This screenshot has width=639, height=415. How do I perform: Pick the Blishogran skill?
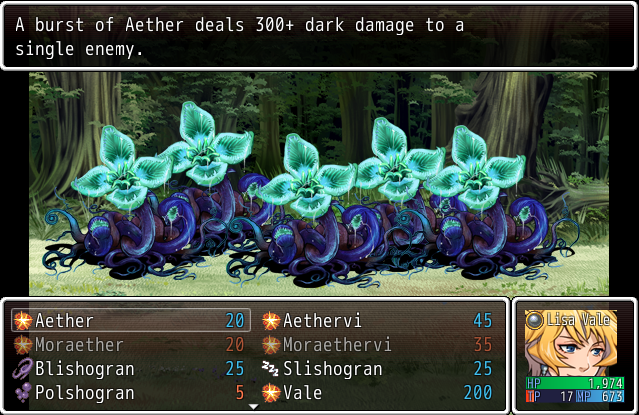(x=130, y=369)
